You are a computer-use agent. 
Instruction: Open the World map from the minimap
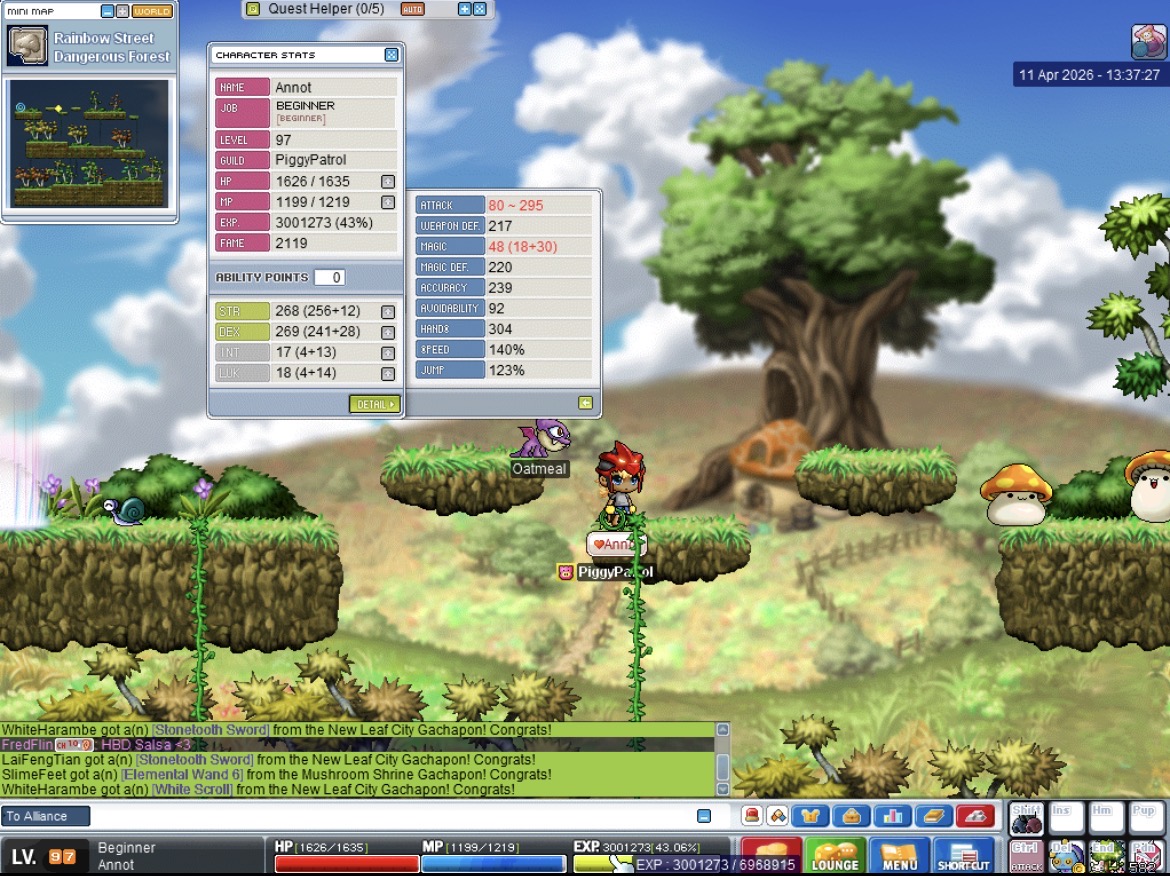(152, 11)
